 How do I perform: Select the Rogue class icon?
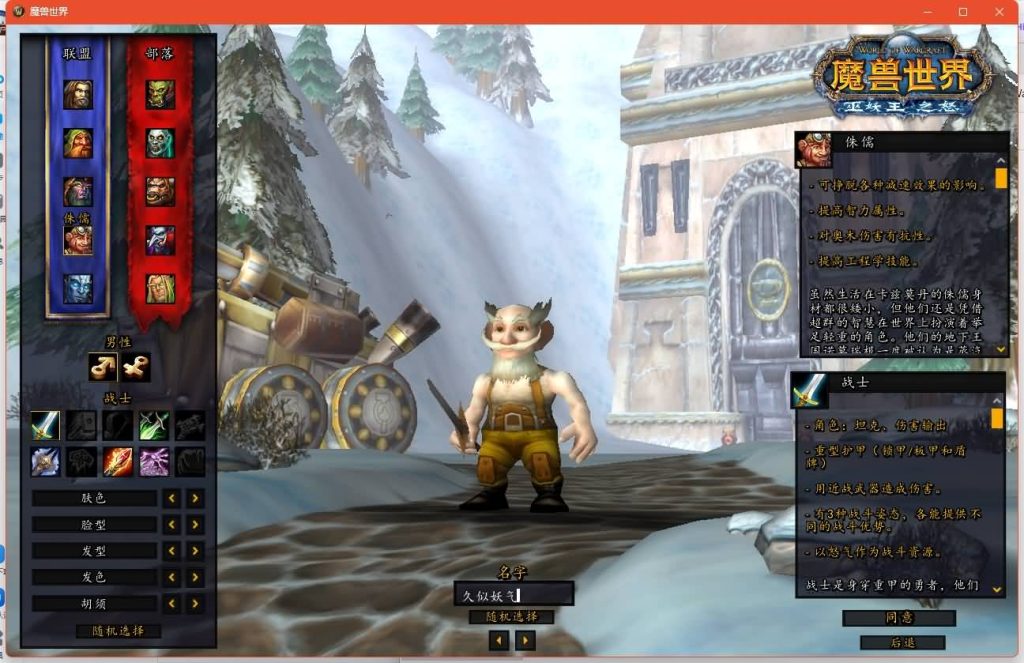click(154, 425)
